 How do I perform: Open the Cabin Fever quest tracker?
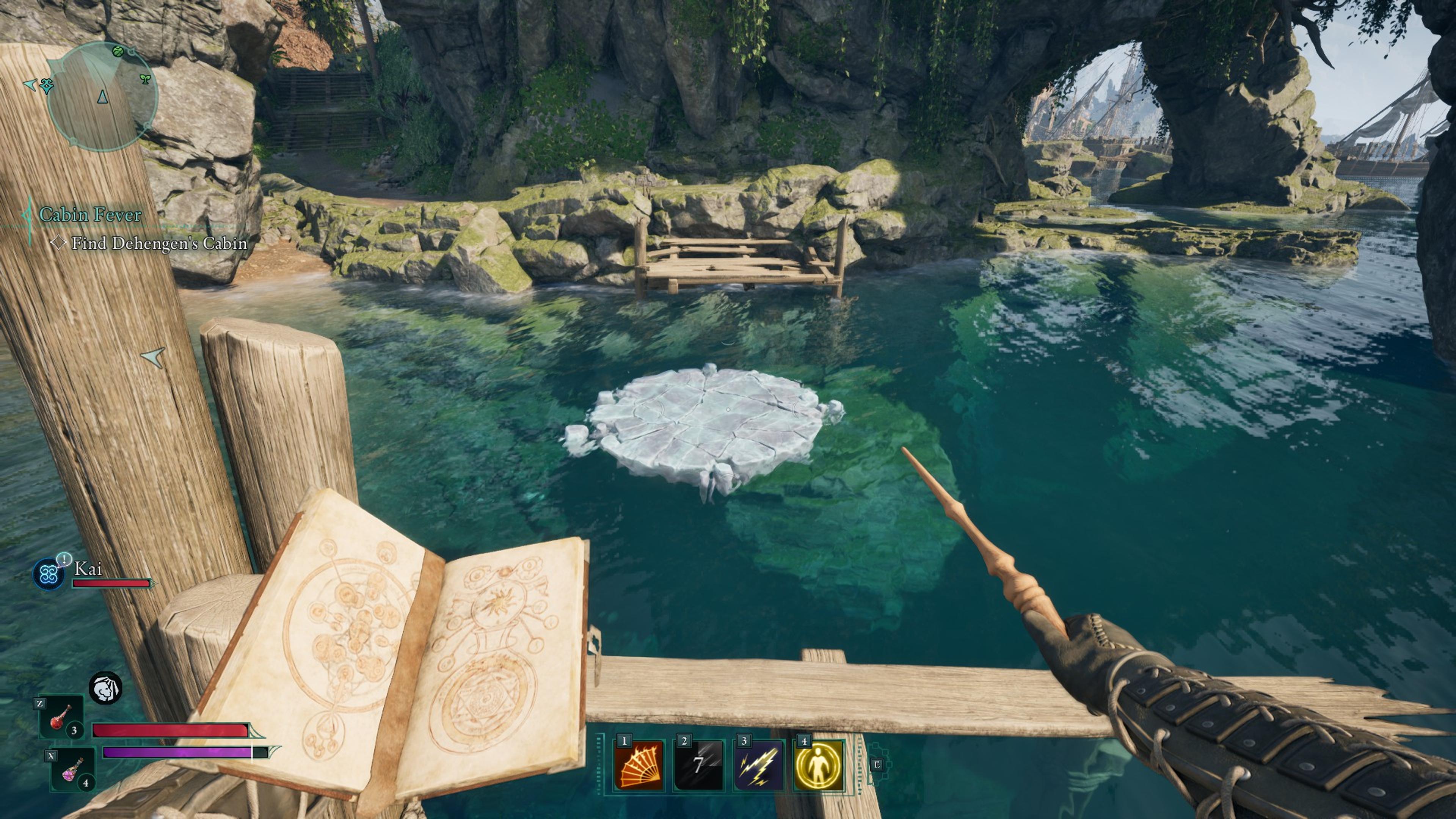(90, 215)
